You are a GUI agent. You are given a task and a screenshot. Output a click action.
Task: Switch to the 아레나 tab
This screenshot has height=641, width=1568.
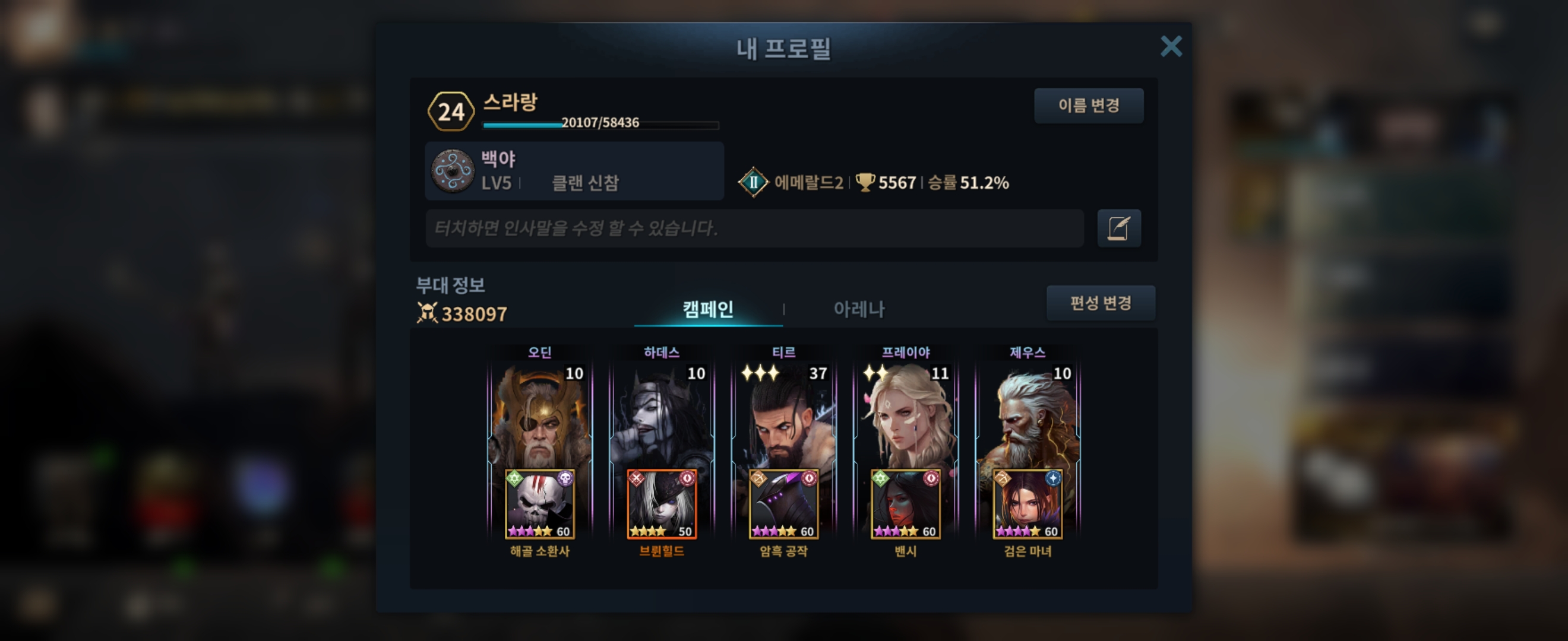click(858, 309)
